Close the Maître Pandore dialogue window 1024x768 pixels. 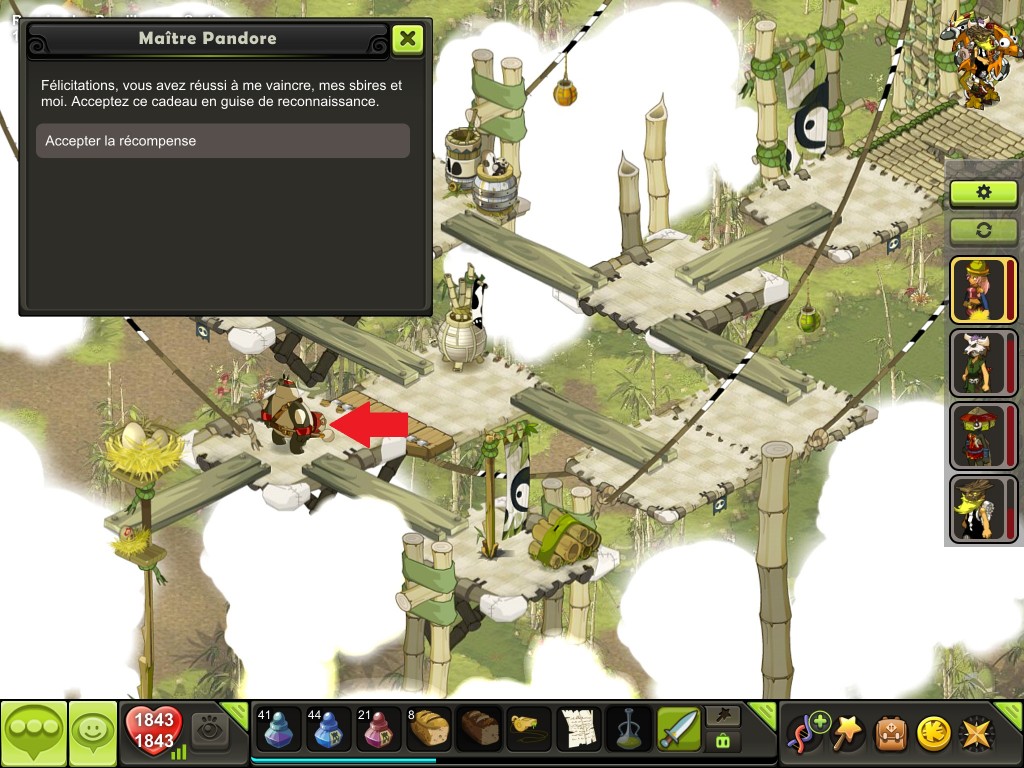(407, 39)
